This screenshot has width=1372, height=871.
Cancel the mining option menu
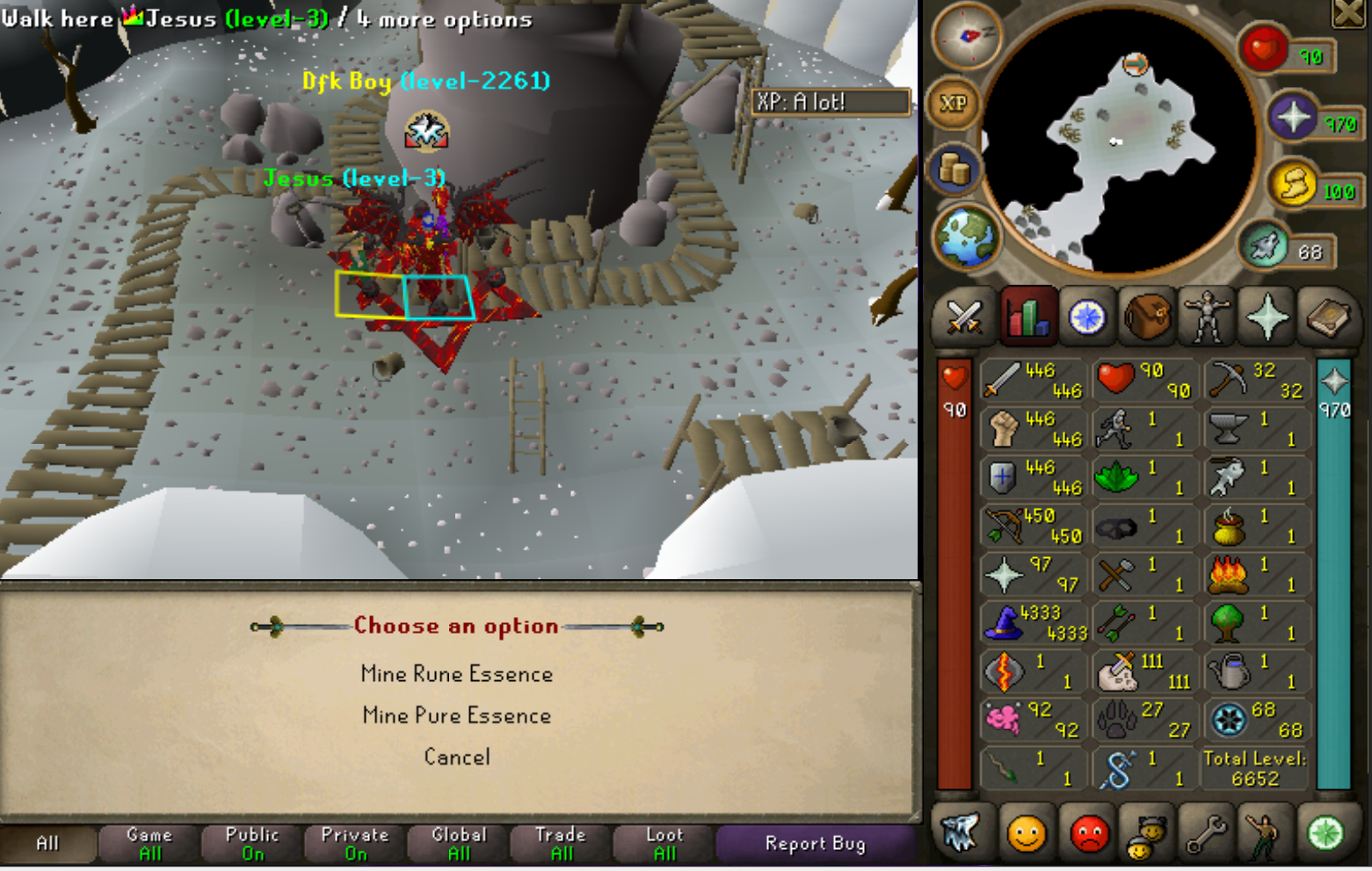(457, 757)
